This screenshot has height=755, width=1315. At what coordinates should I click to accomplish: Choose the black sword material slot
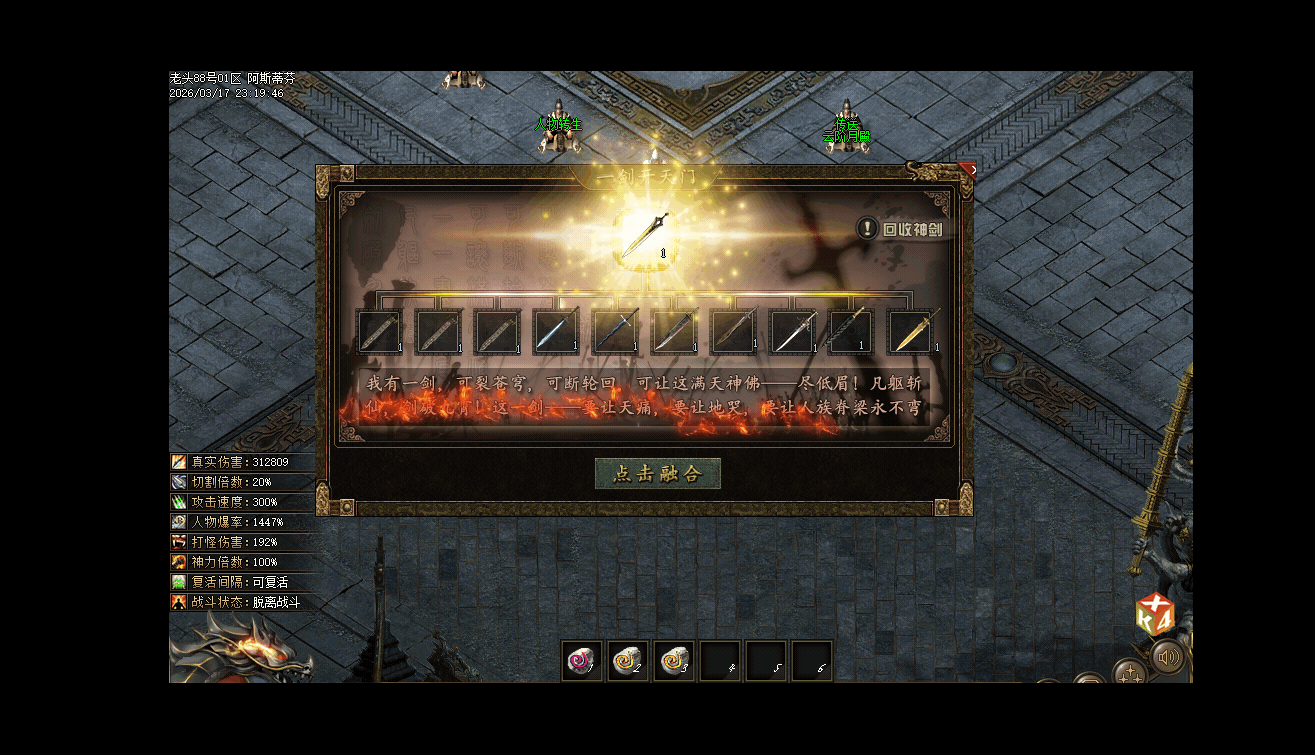853,331
